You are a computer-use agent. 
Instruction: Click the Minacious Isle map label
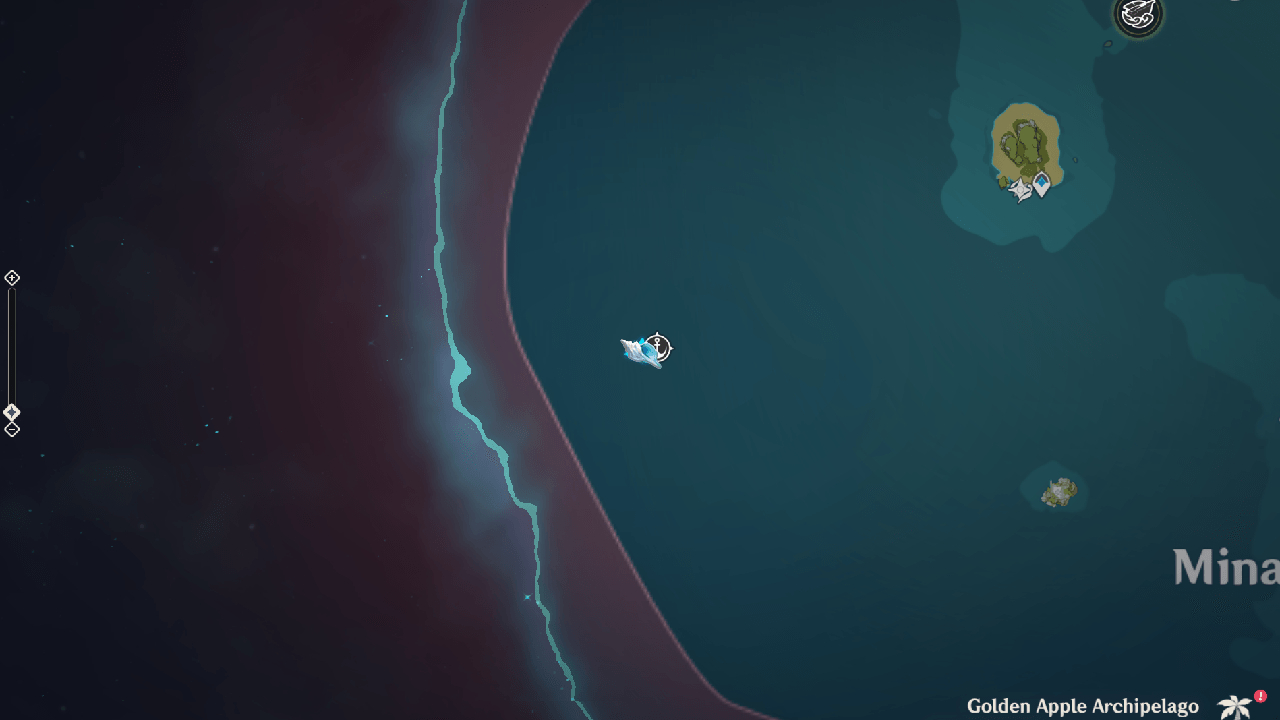coord(1226,567)
